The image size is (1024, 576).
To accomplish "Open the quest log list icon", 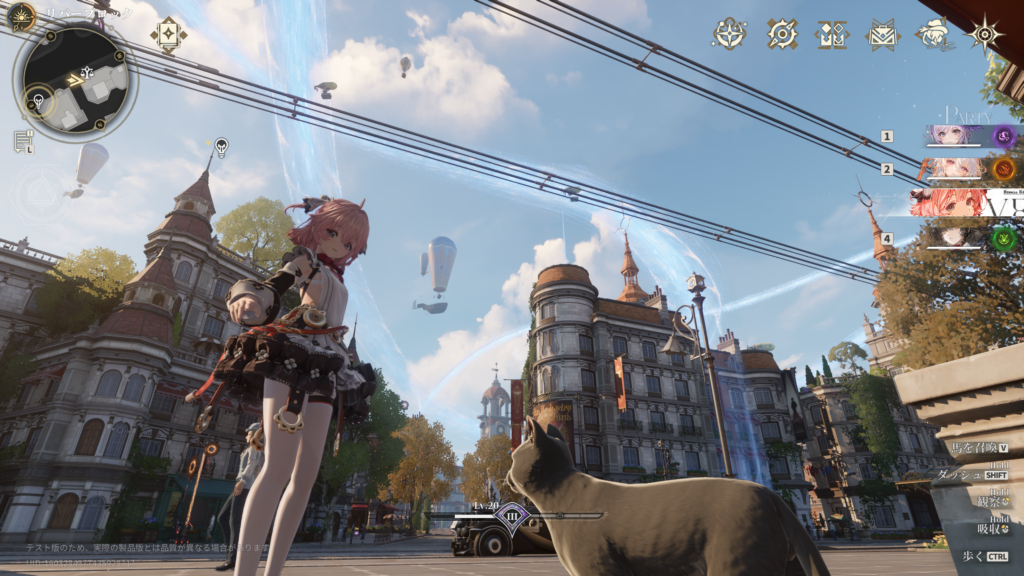I will (x=23, y=142).
